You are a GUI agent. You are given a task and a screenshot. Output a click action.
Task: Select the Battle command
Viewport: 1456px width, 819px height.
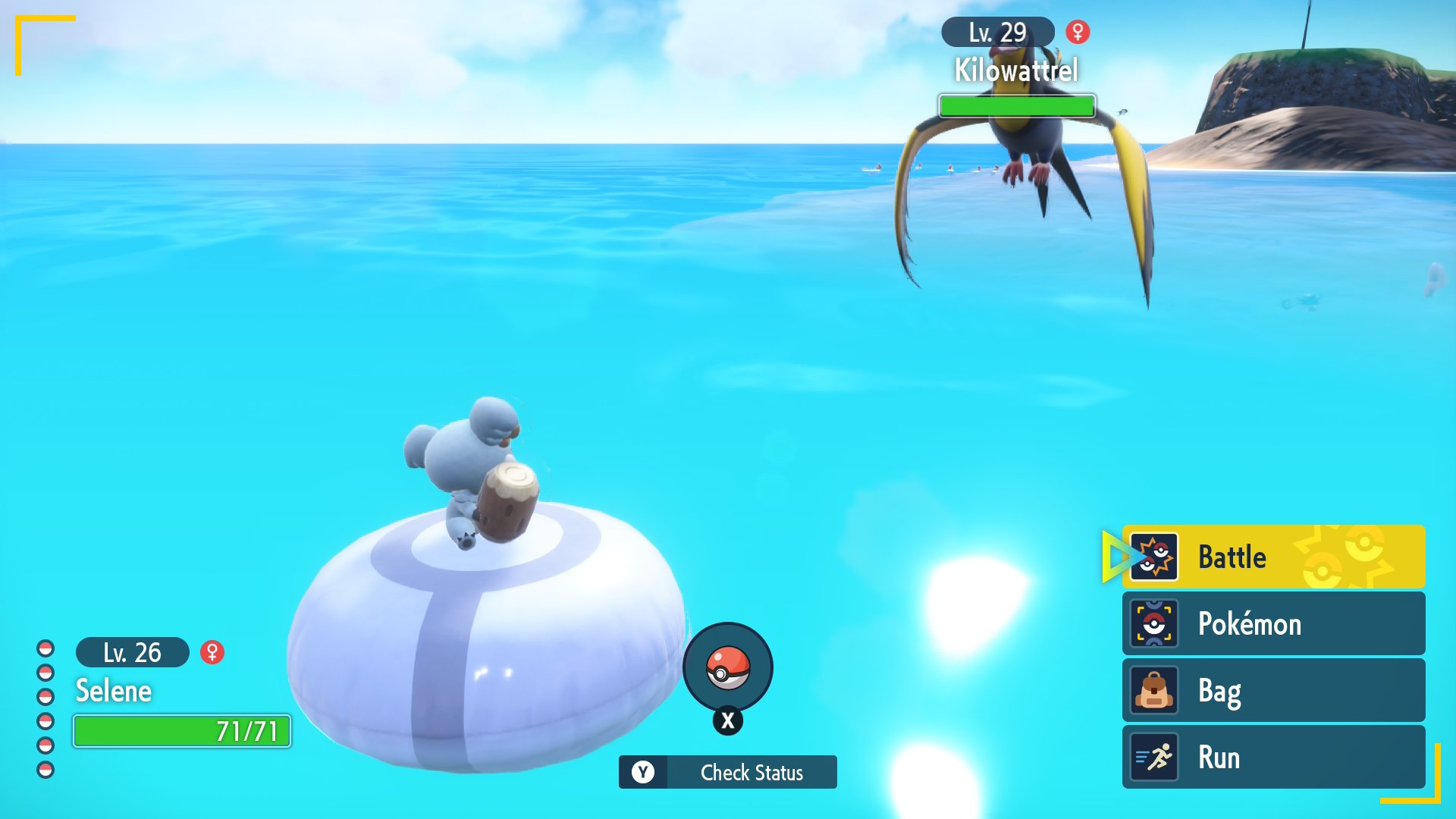(1272, 557)
